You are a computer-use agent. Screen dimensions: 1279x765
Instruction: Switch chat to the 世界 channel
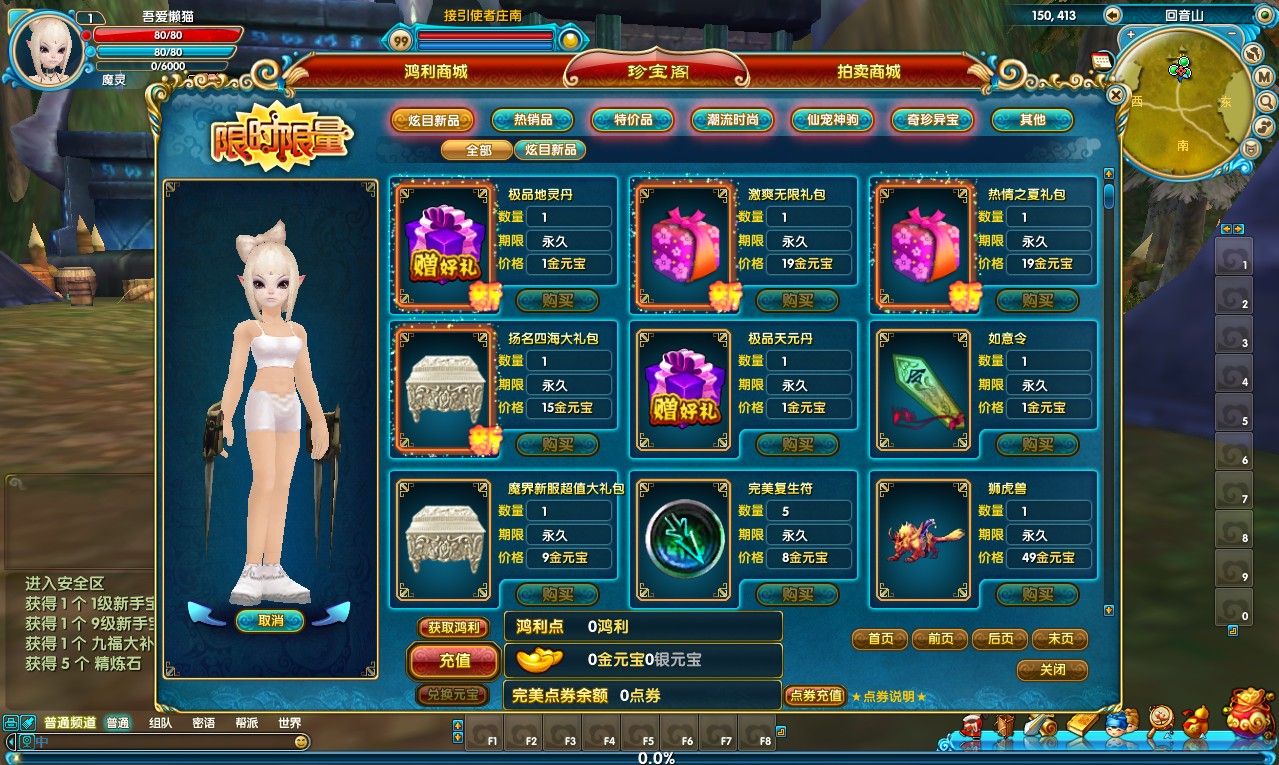point(290,723)
